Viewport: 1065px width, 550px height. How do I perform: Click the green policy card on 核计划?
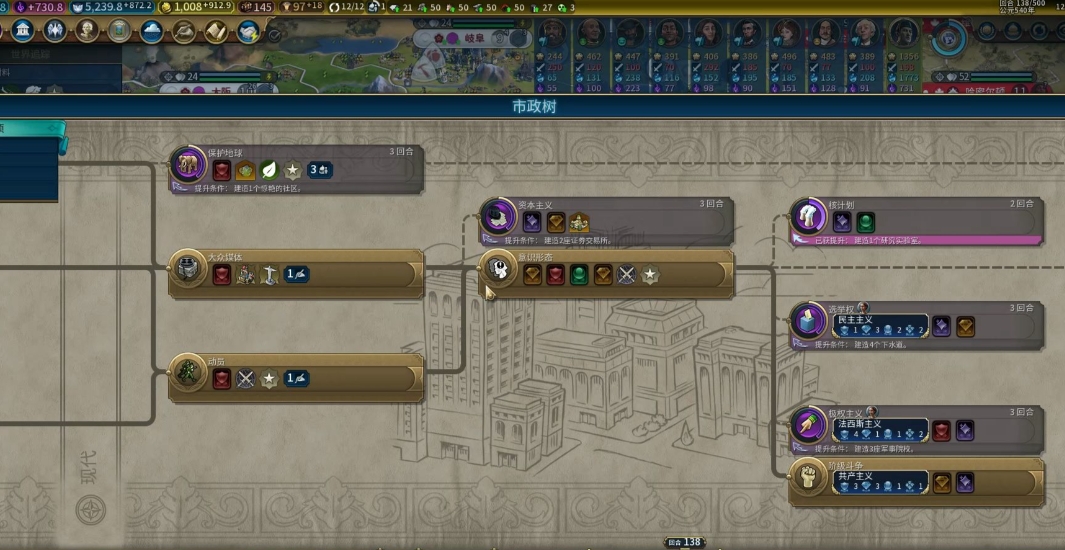pyautogui.click(x=866, y=222)
